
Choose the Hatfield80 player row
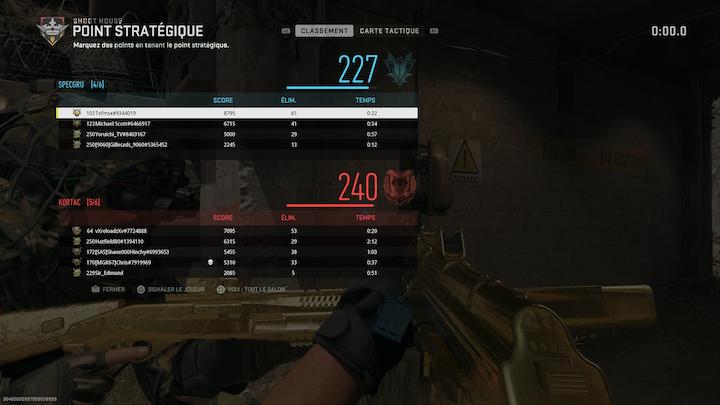coord(237,241)
